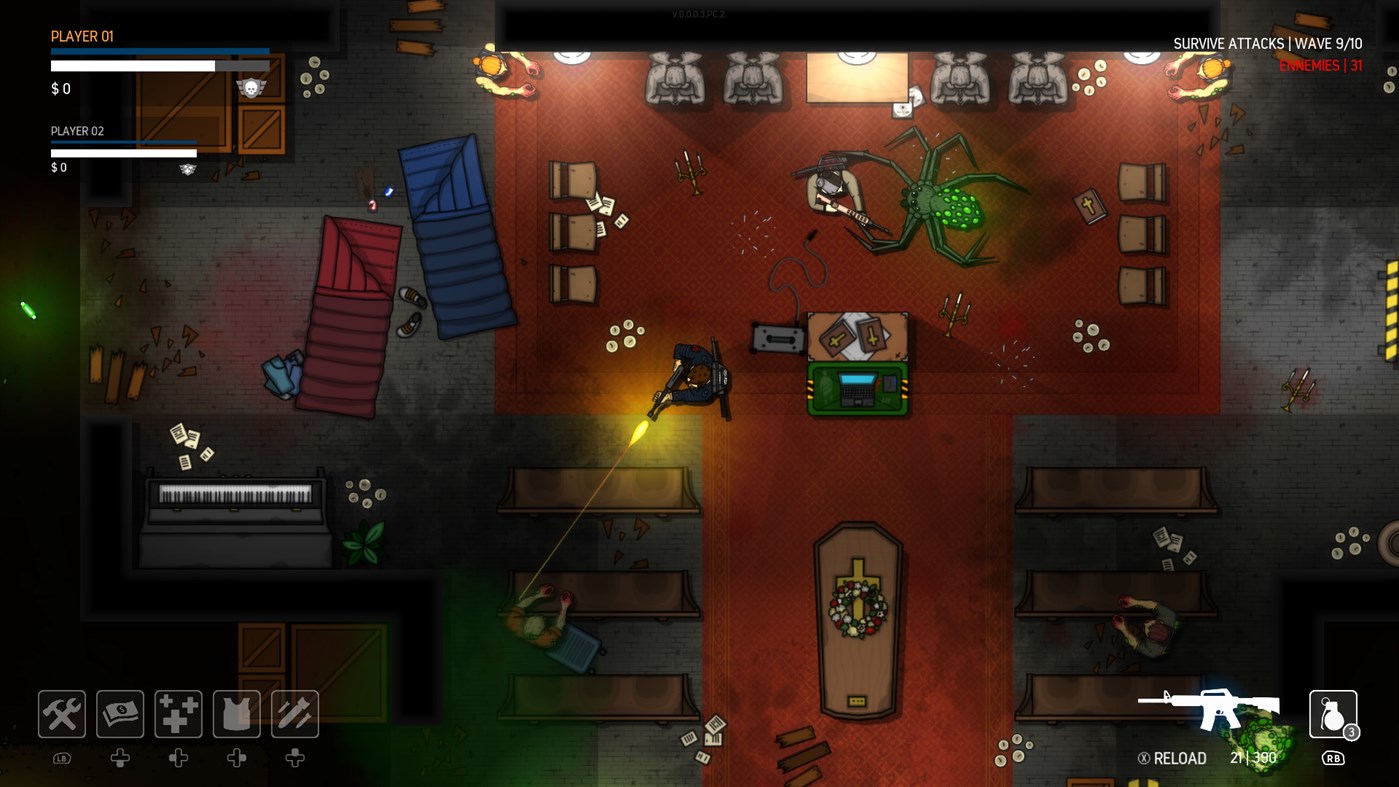The image size is (1399, 787).
Task: Click the skull emblem beside Player 01
Action: (249, 88)
